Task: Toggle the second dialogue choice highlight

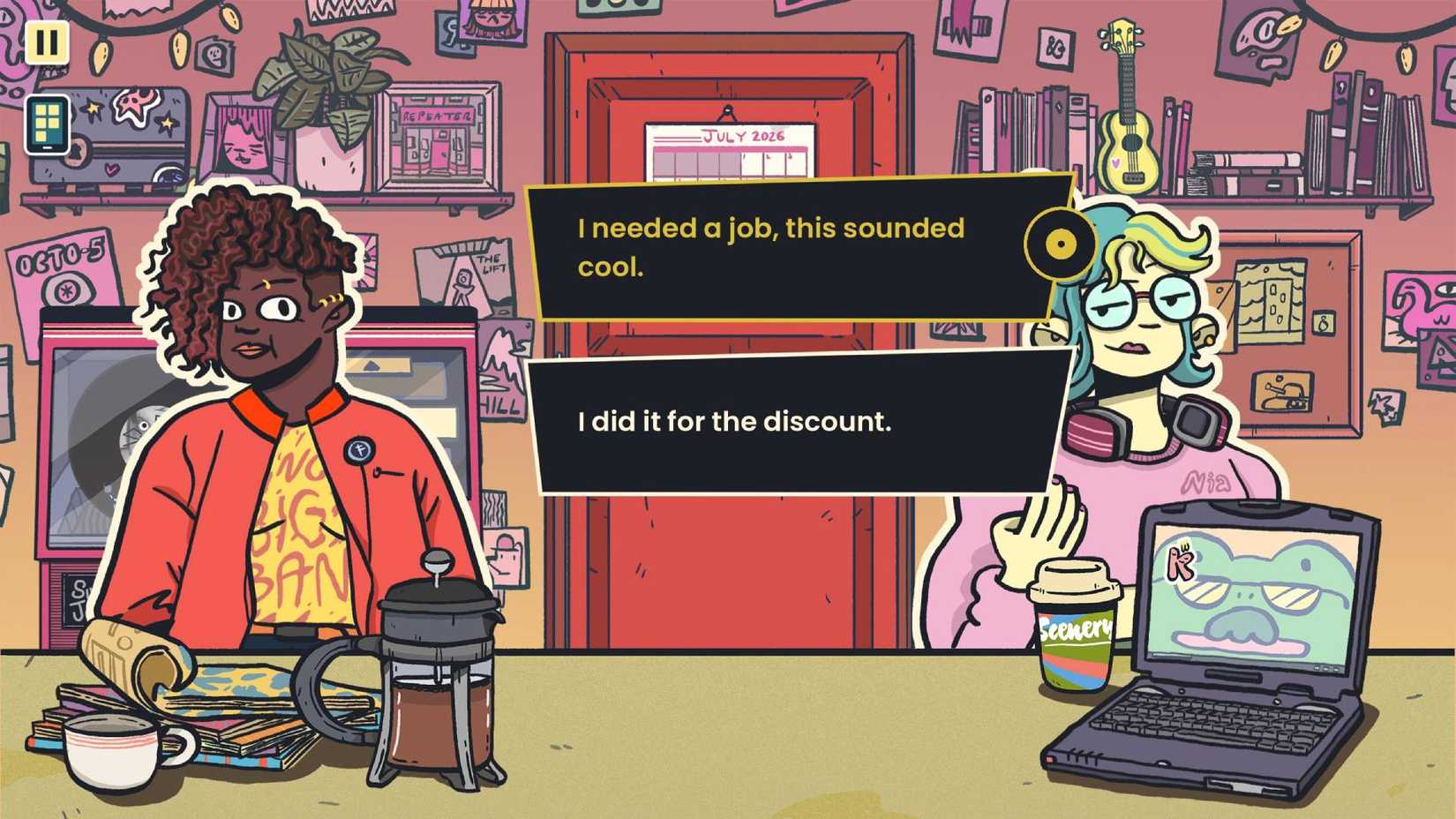Action: click(794, 422)
